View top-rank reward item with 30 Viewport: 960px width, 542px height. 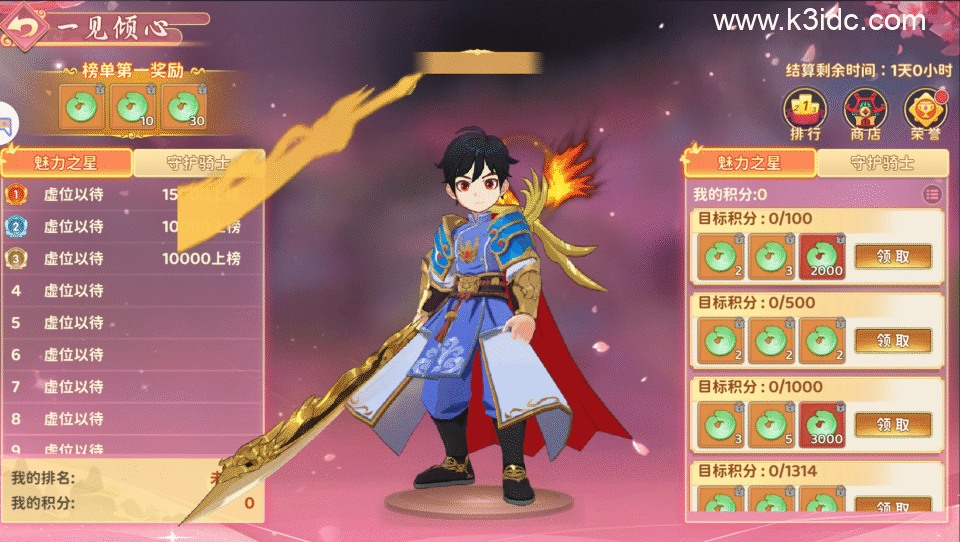[x=183, y=107]
